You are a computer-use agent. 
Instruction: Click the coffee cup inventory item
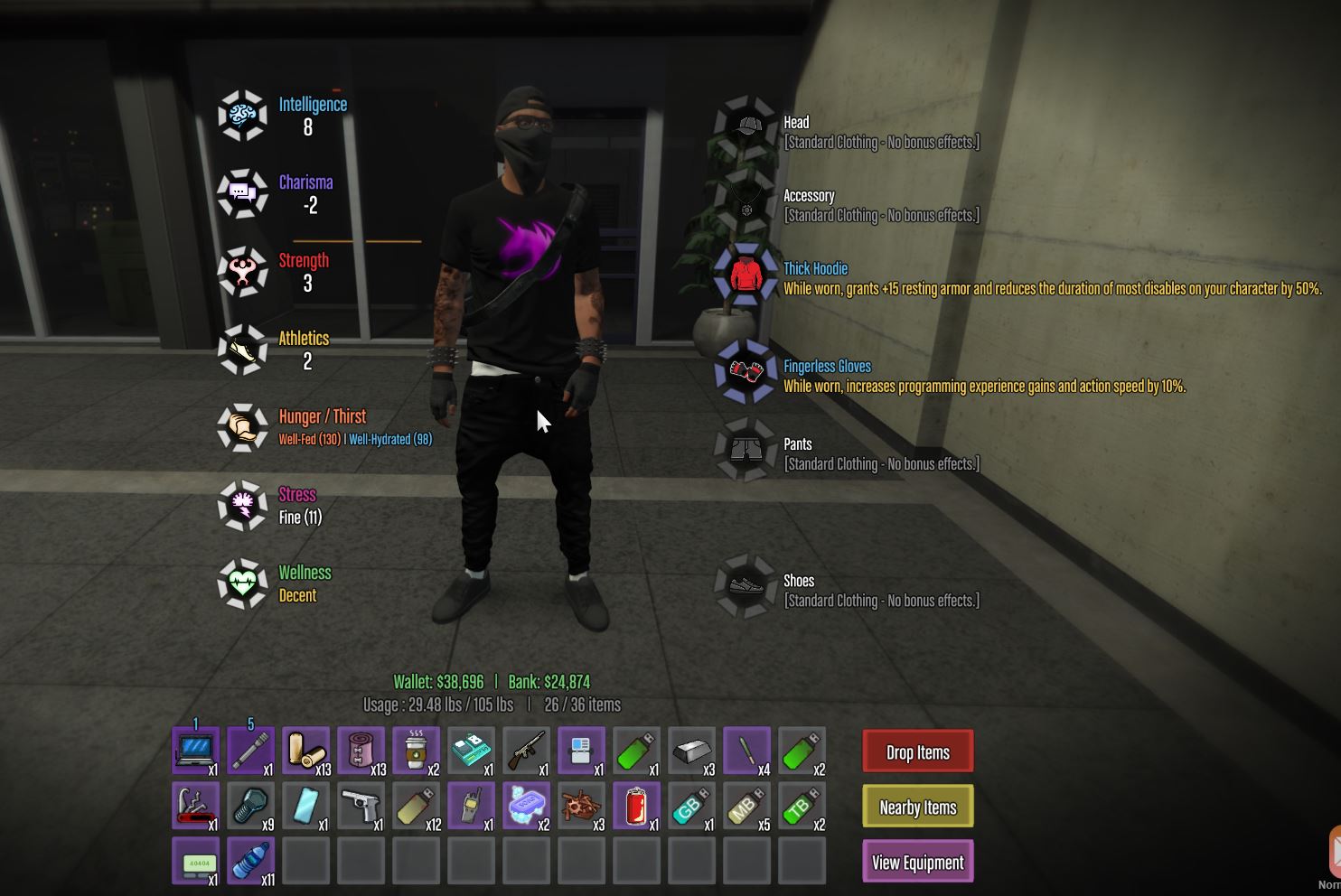[x=416, y=751]
